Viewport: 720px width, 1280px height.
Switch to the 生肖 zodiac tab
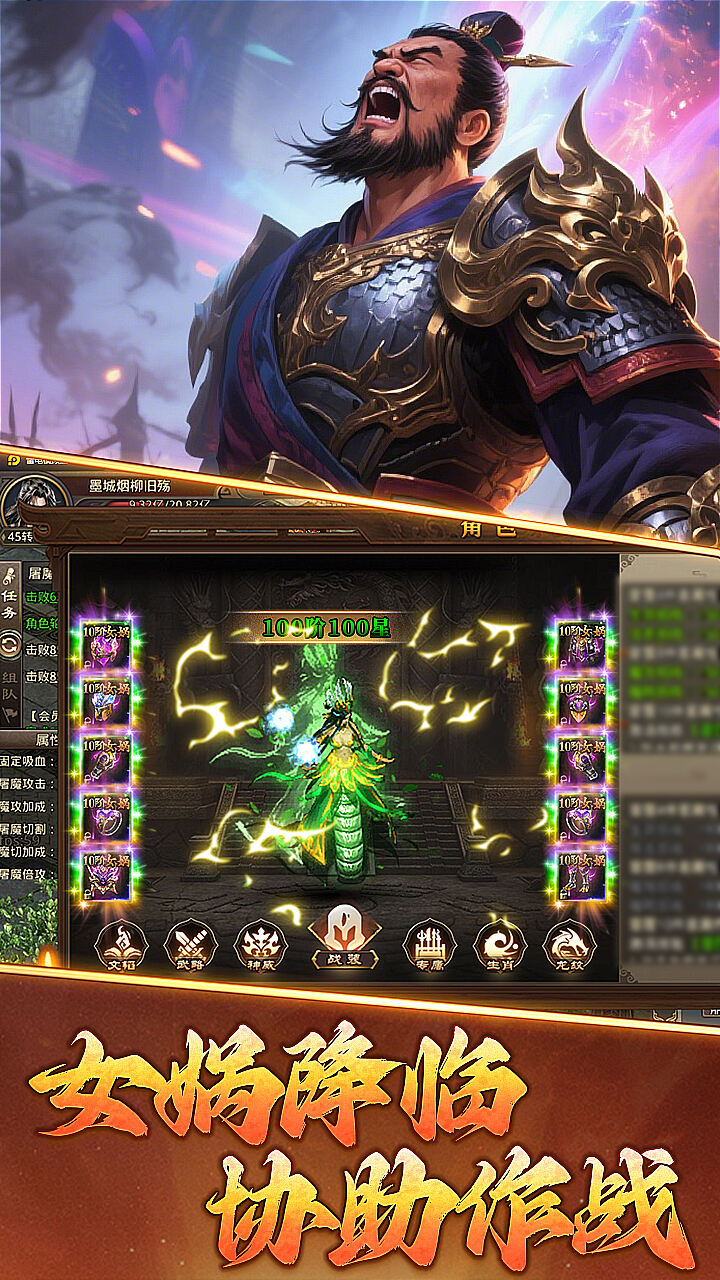point(499,945)
